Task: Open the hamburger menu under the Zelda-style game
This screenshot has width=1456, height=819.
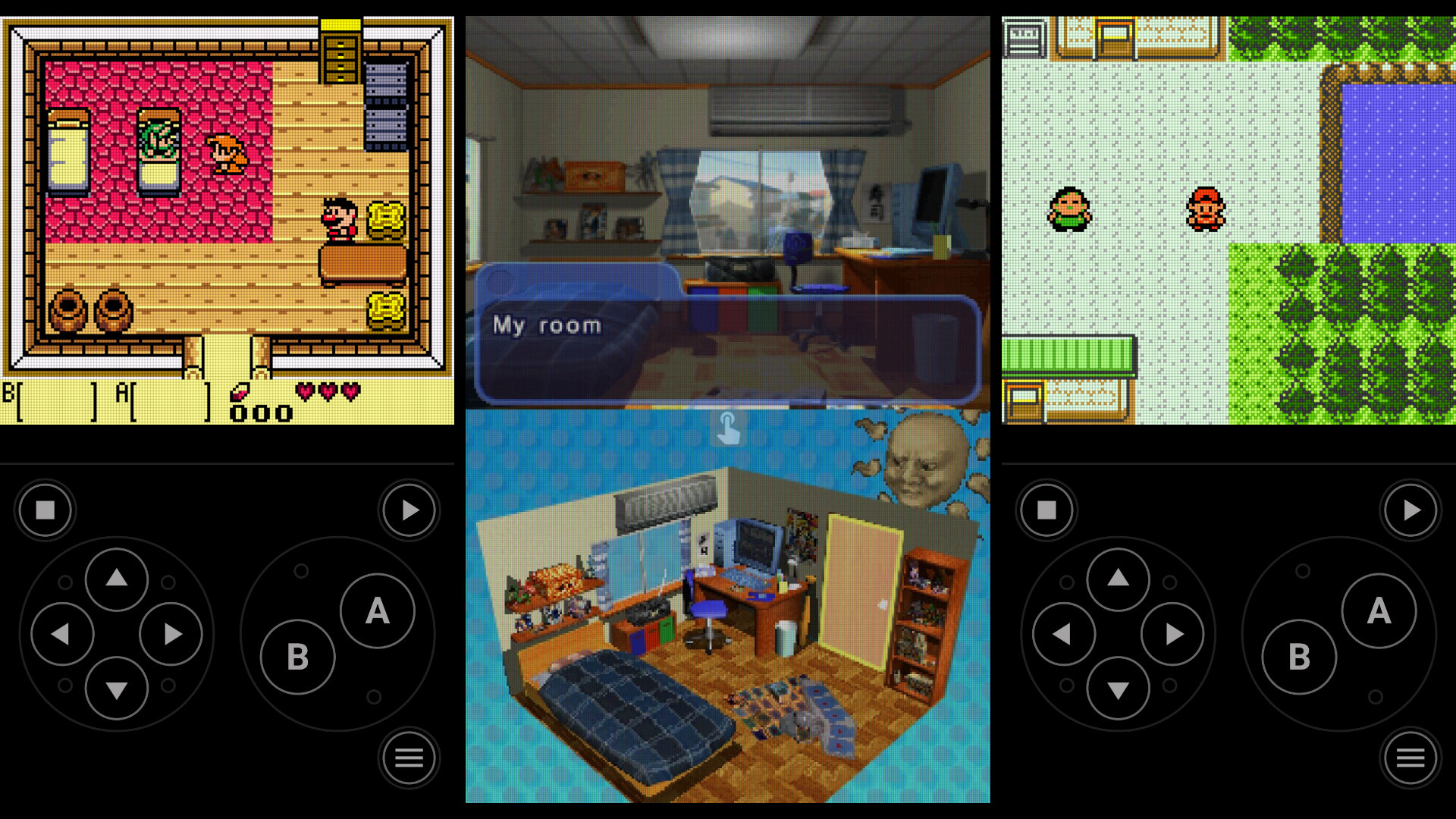Action: 409,757
